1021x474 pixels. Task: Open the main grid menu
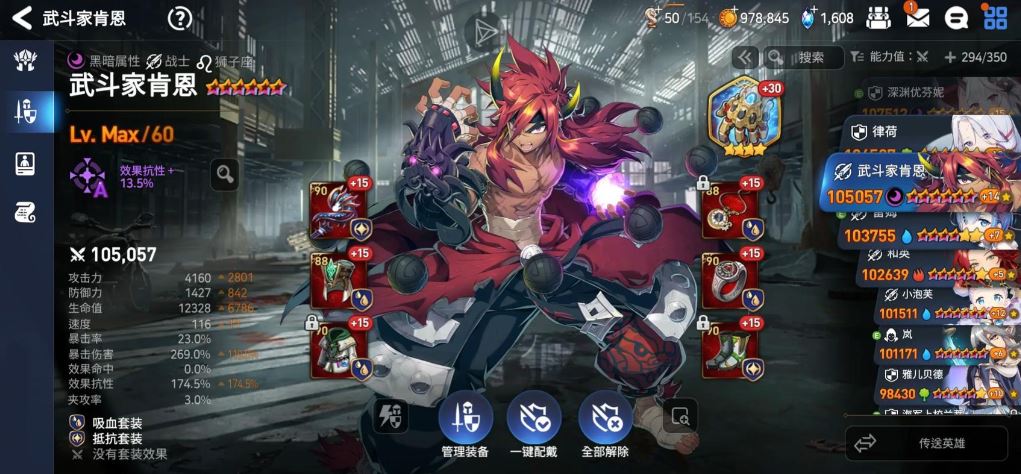coord(995,17)
